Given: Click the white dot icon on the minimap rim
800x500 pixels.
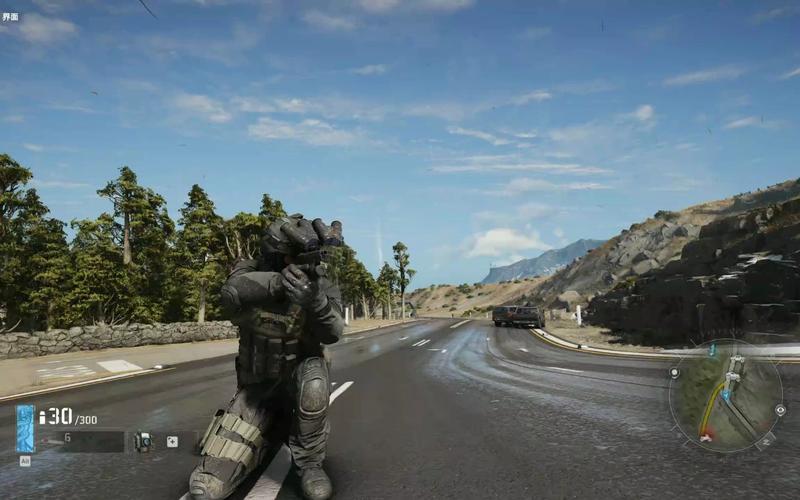Looking at the screenshot, I should pos(675,372).
